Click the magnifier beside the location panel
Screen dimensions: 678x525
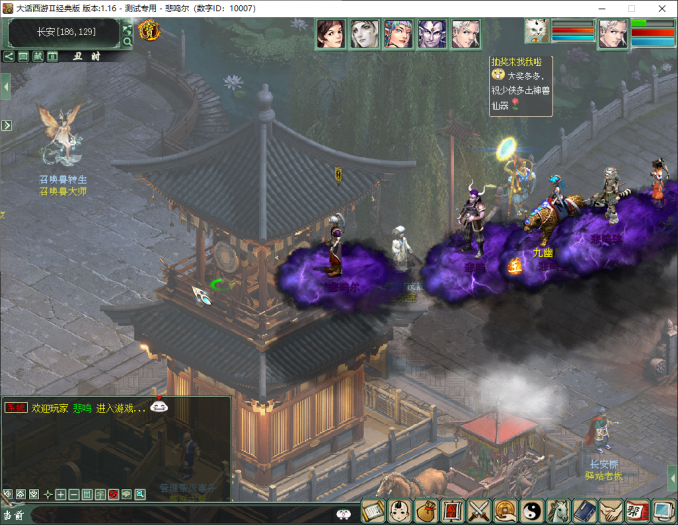click(x=127, y=43)
